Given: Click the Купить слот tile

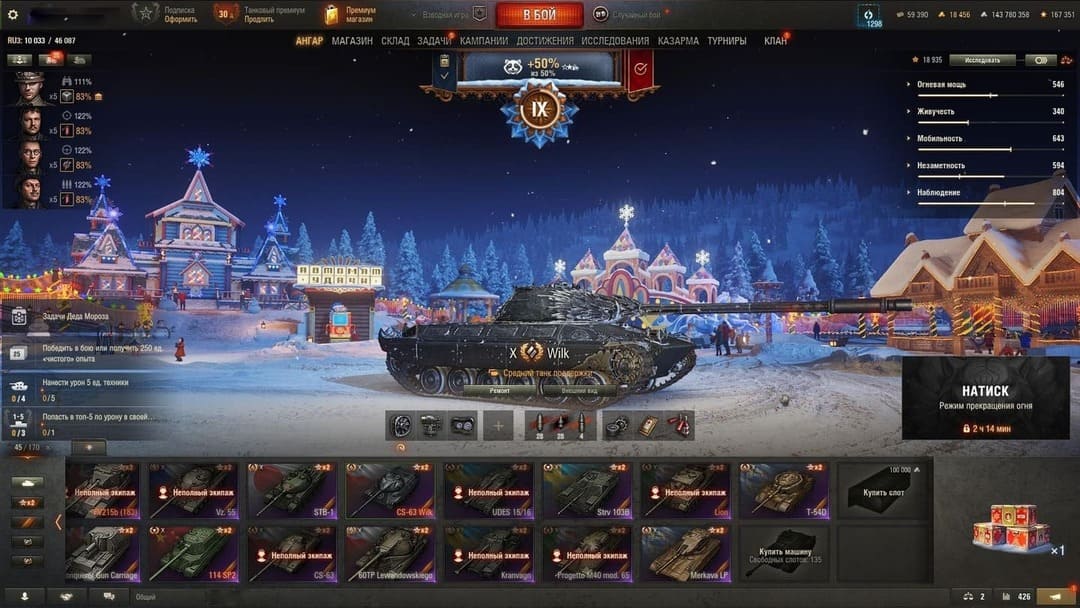Looking at the screenshot, I should (882, 490).
